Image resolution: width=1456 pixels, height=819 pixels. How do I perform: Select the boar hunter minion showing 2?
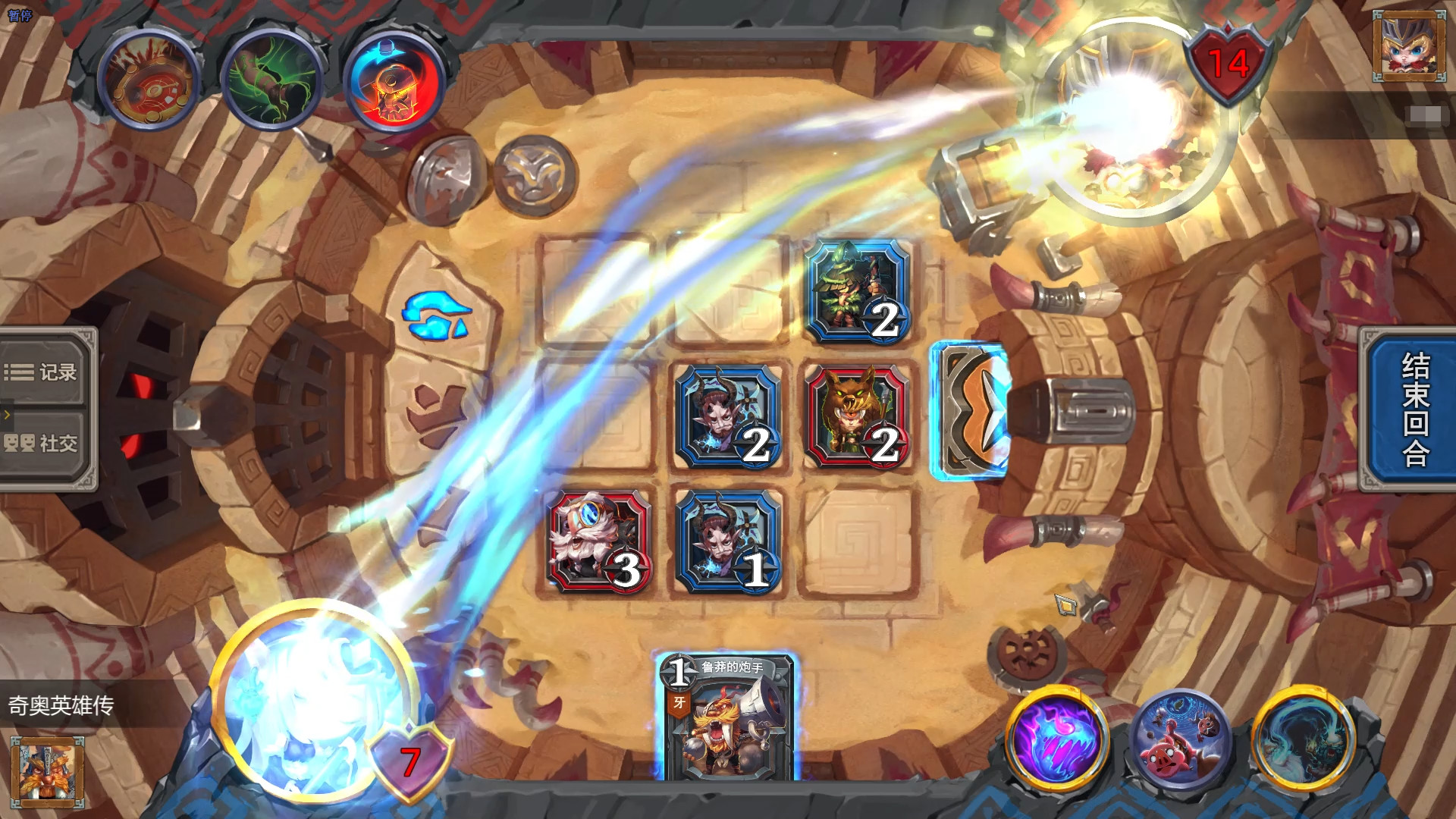tap(855, 416)
